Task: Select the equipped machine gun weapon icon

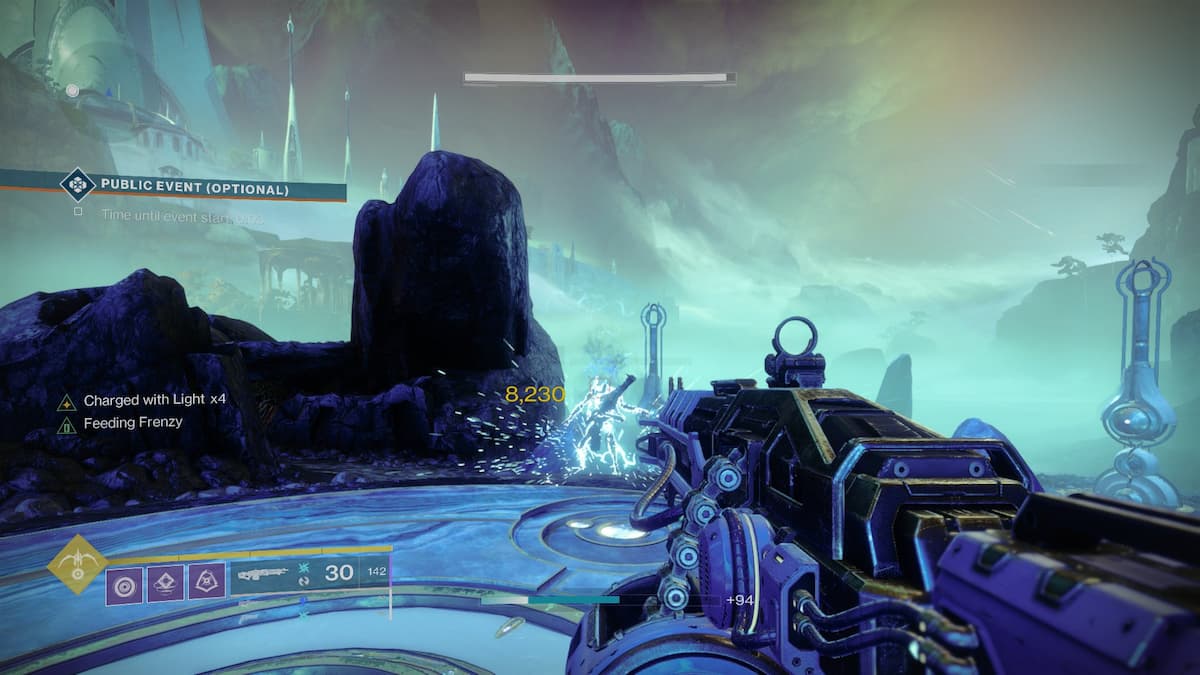Action: pyautogui.click(x=262, y=574)
